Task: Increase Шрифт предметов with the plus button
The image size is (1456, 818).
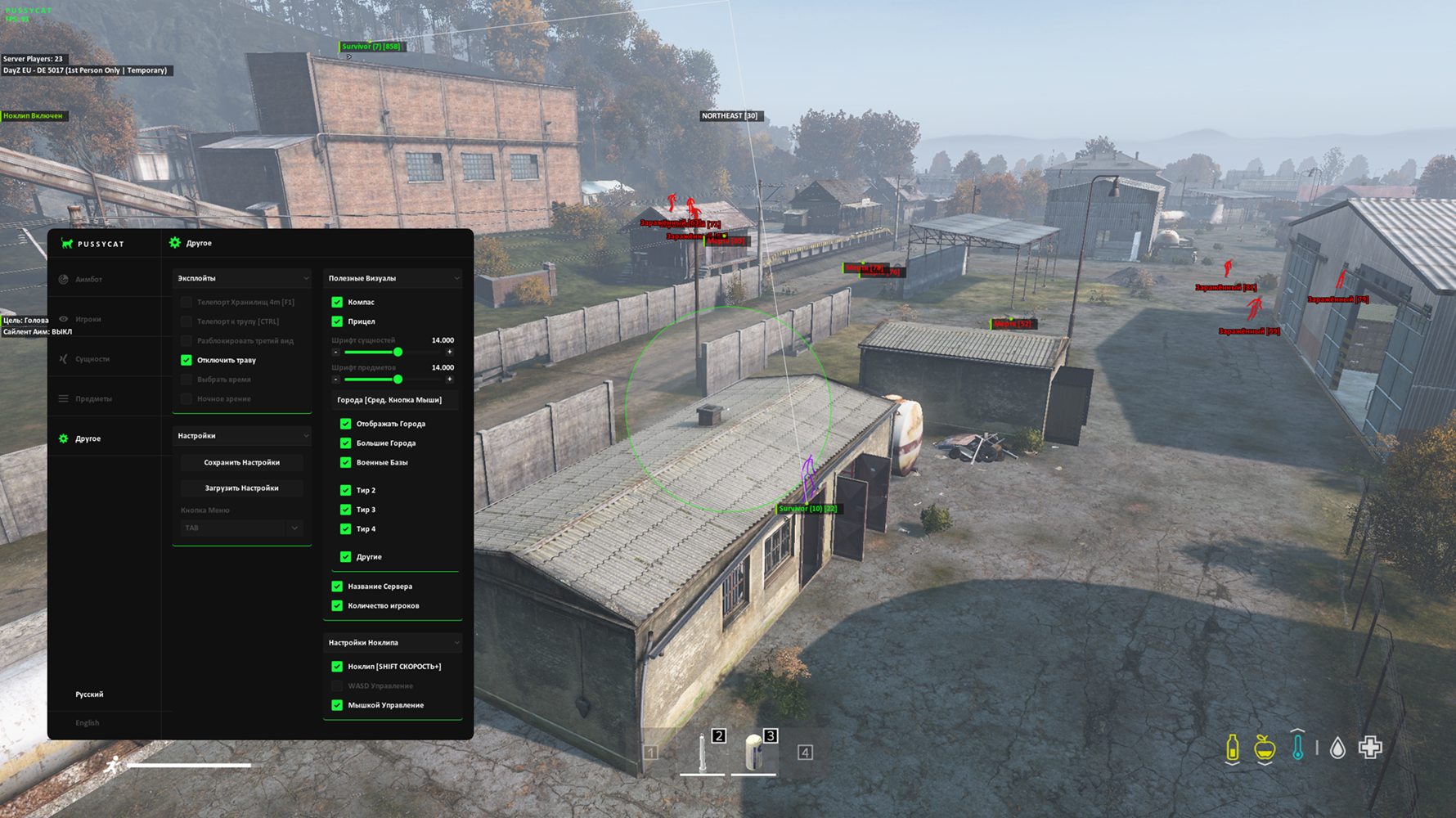Action: tap(449, 380)
